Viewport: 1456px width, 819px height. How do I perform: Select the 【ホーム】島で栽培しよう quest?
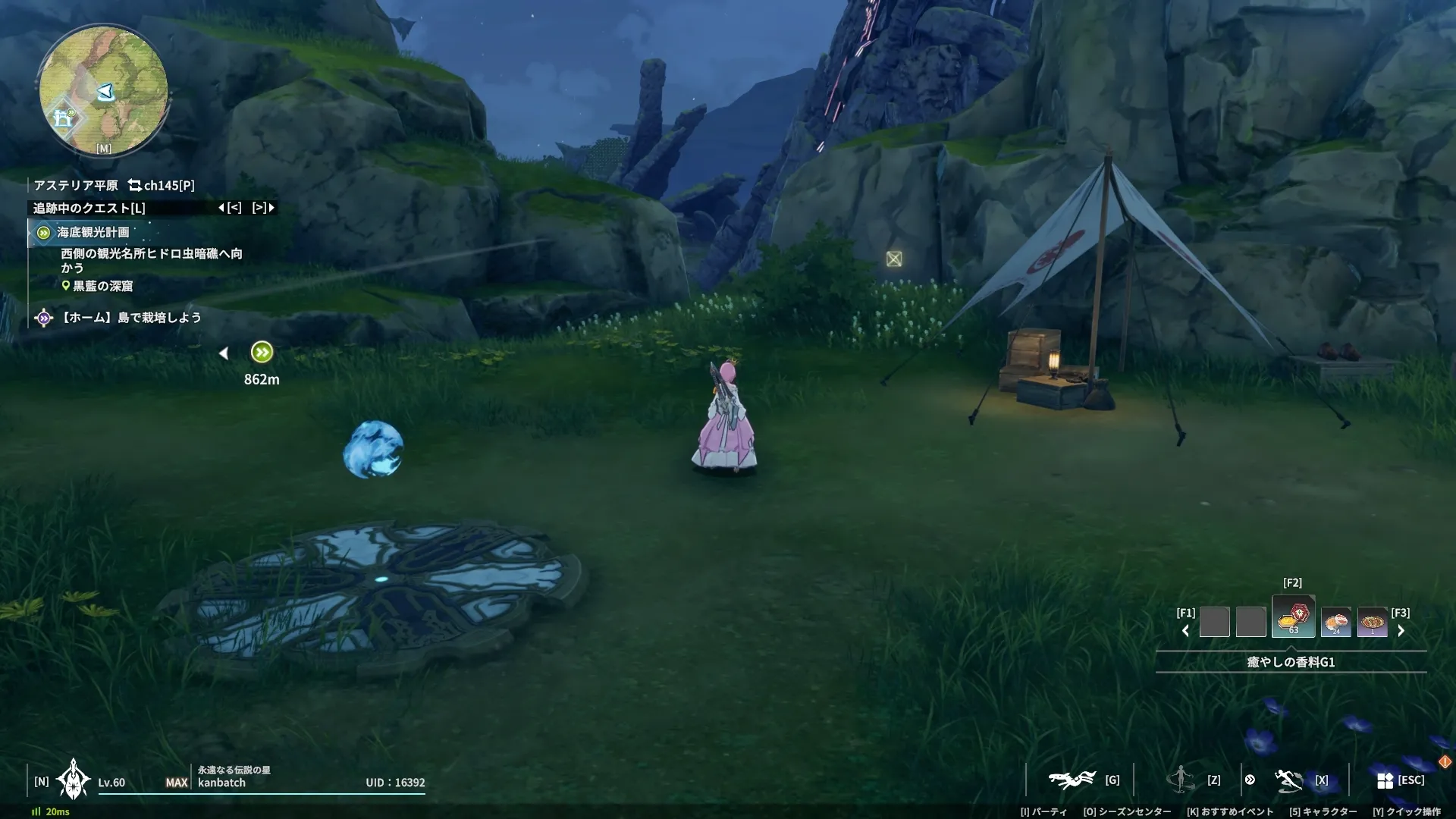(130, 318)
